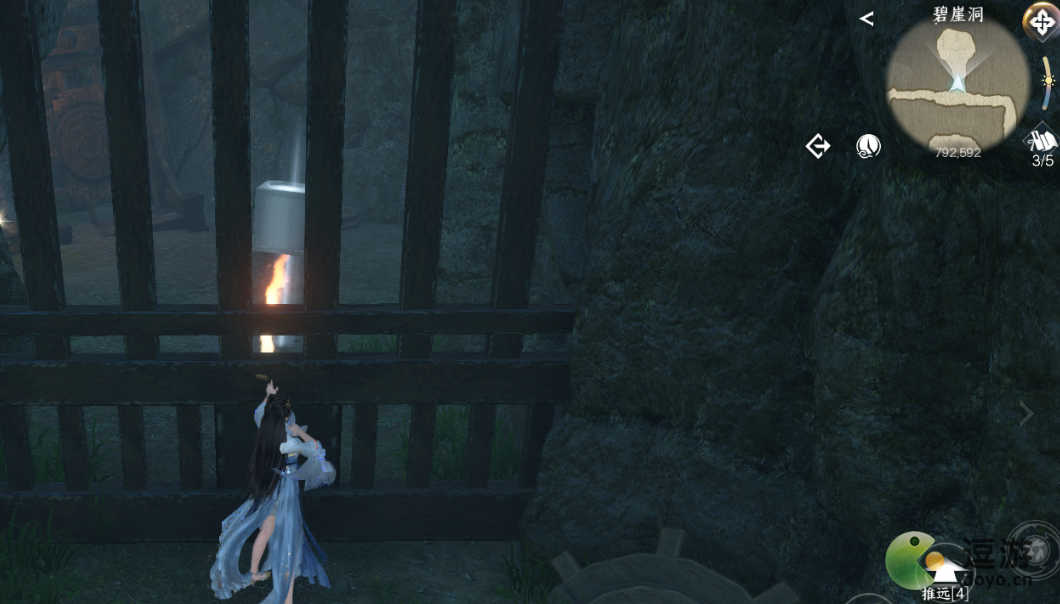1060x604 pixels.
Task: Tap the four-pointed cross icon beside minimap
Action: click(x=1041, y=22)
